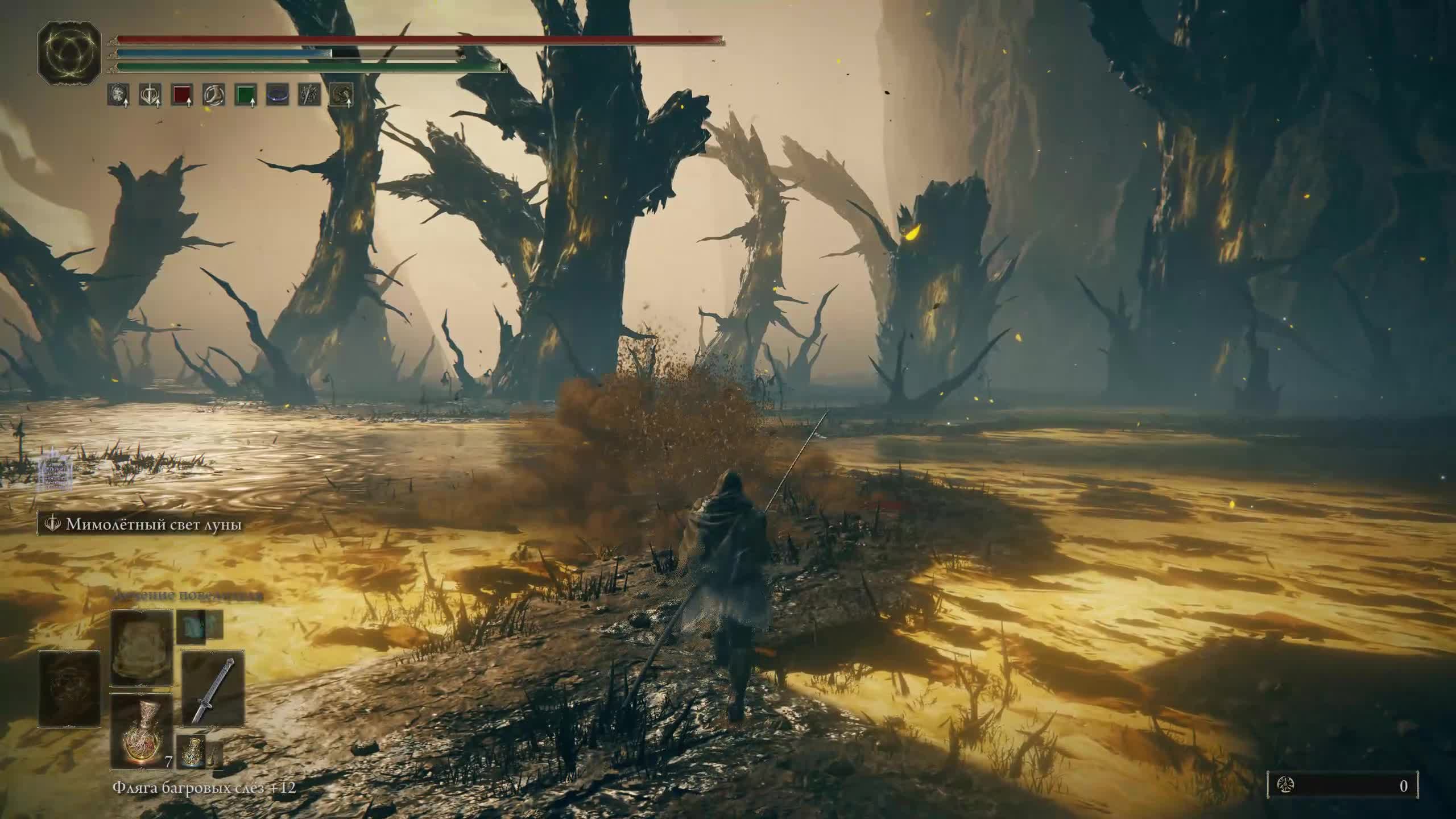Image resolution: width=1456 pixels, height=819 pixels.
Task: Select the Flask of Crimson Tears slot
Action: pos(141,731)
